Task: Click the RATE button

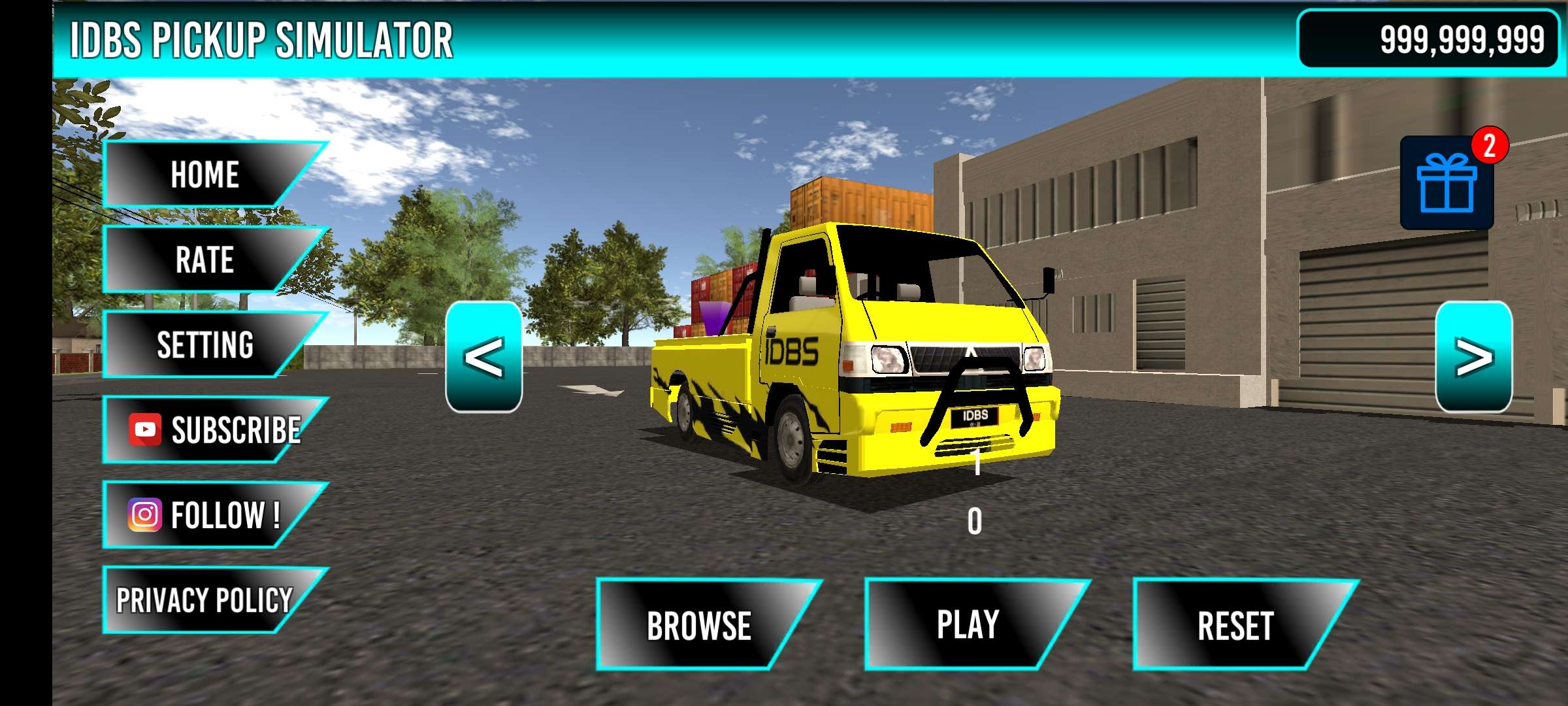Action: tap(204, 260)
